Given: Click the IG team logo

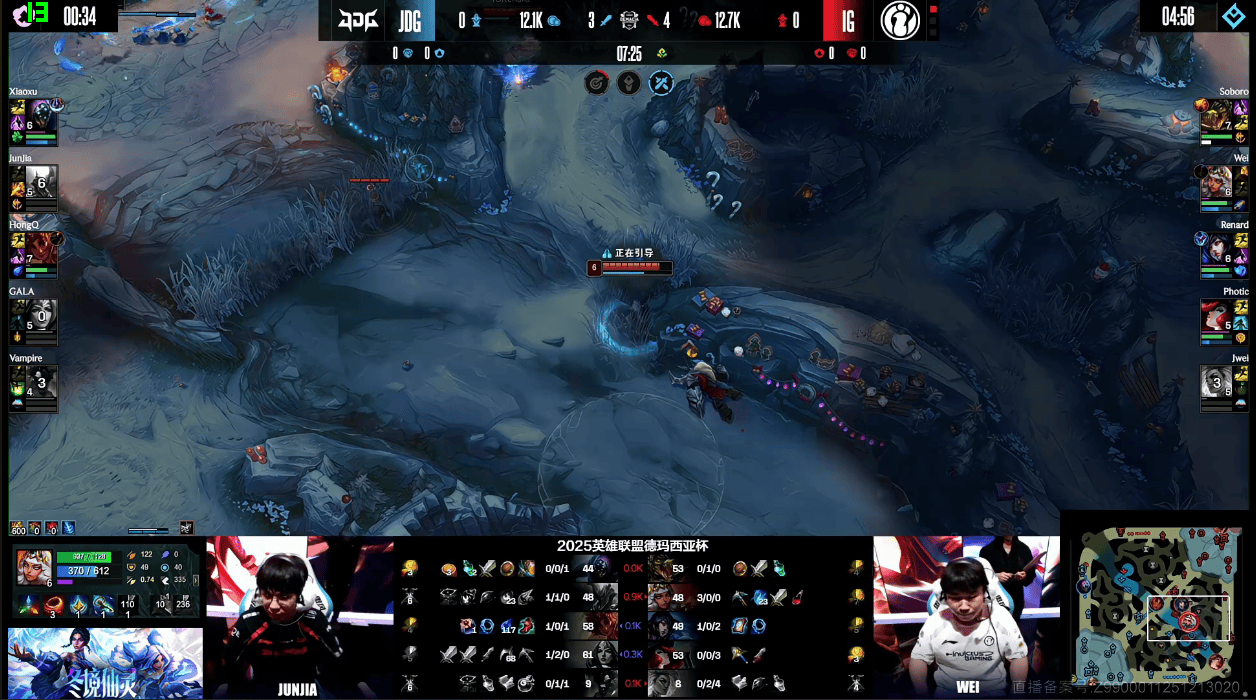Looking at the screenshot, I should pos(900,20).
